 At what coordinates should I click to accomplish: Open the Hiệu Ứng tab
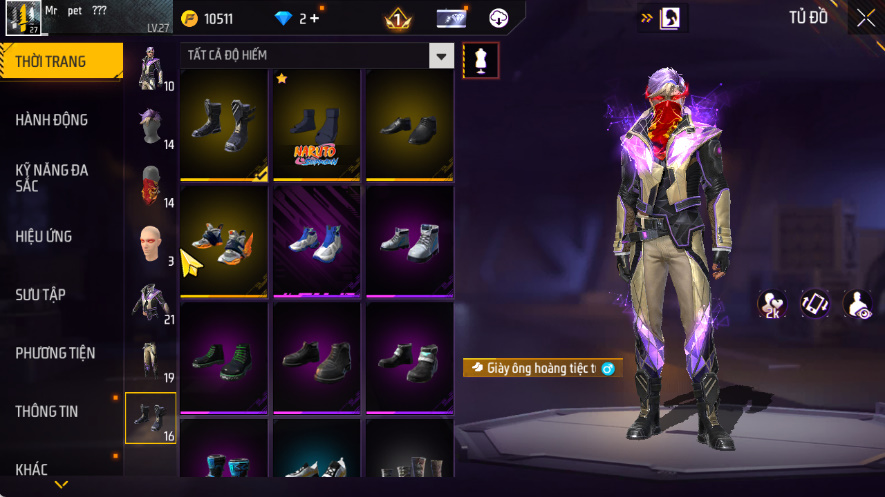pyautogui.click(x=44, y=237)
